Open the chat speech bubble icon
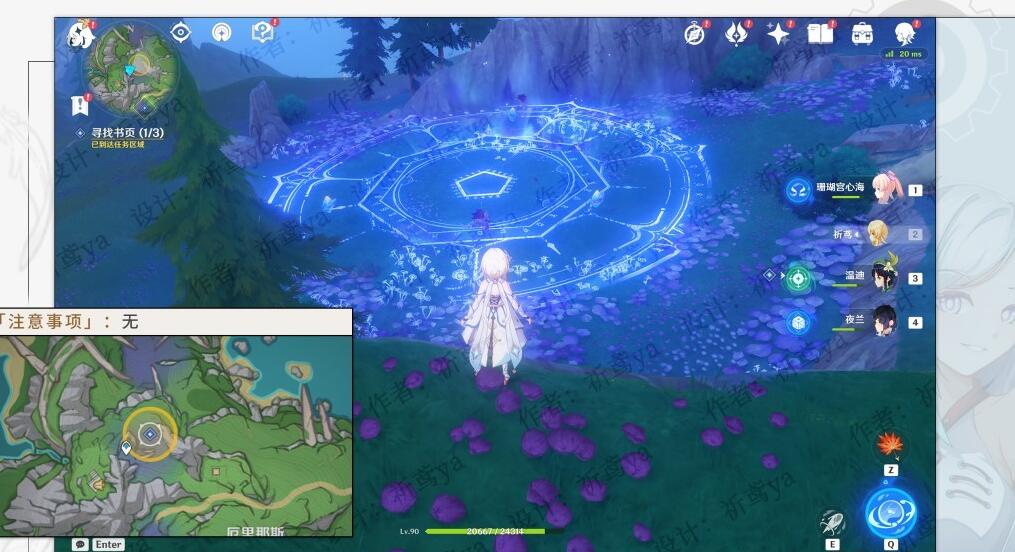The width and height of the screenshot is (1015, 552). [80, 544]
